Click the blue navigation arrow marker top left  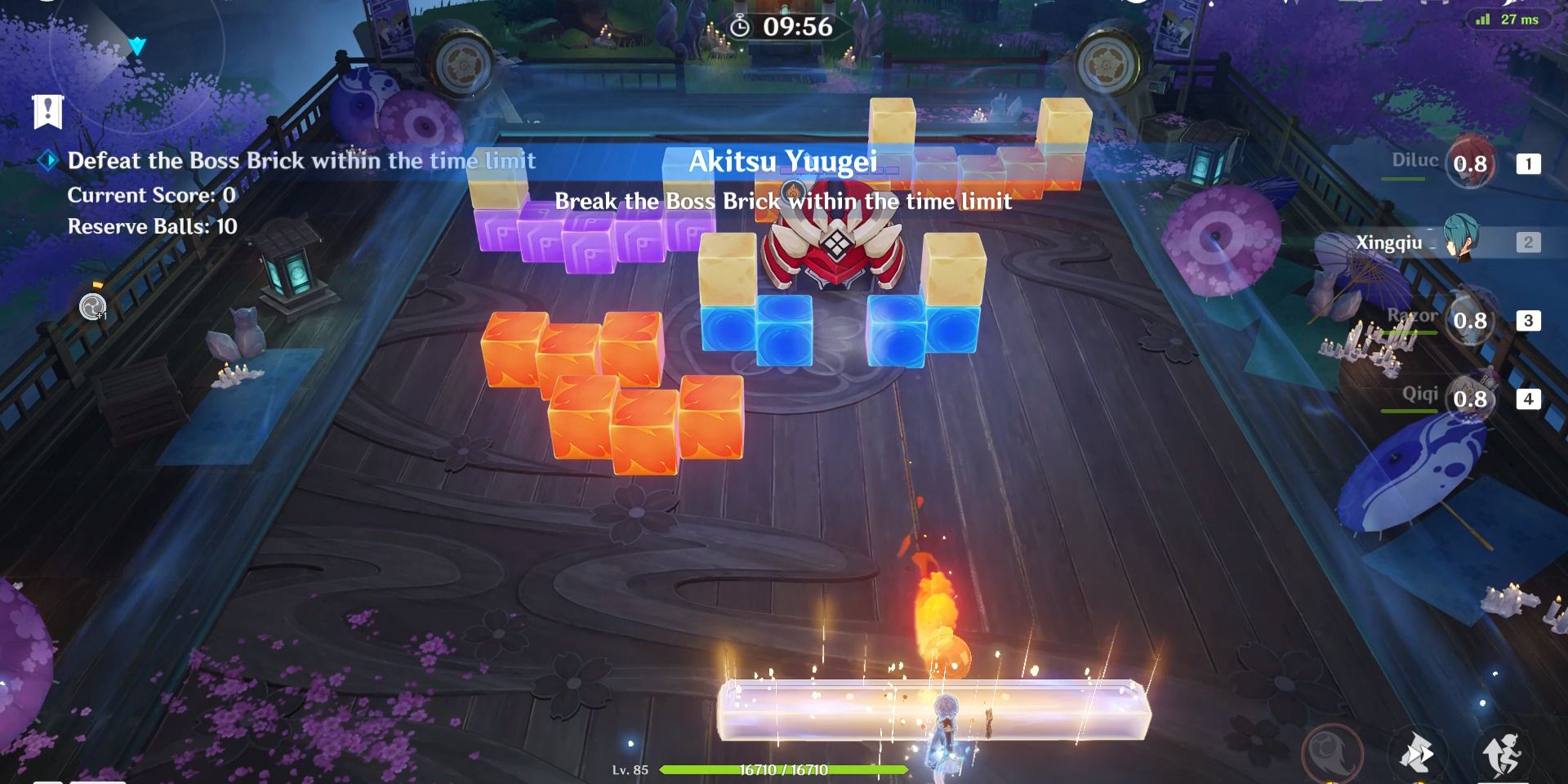coord(137,45)
